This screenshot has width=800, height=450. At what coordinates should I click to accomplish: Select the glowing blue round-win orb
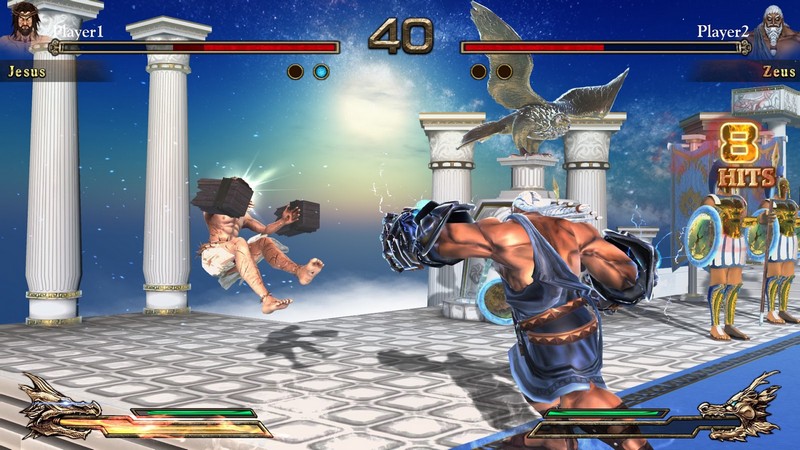pos(320,71)
